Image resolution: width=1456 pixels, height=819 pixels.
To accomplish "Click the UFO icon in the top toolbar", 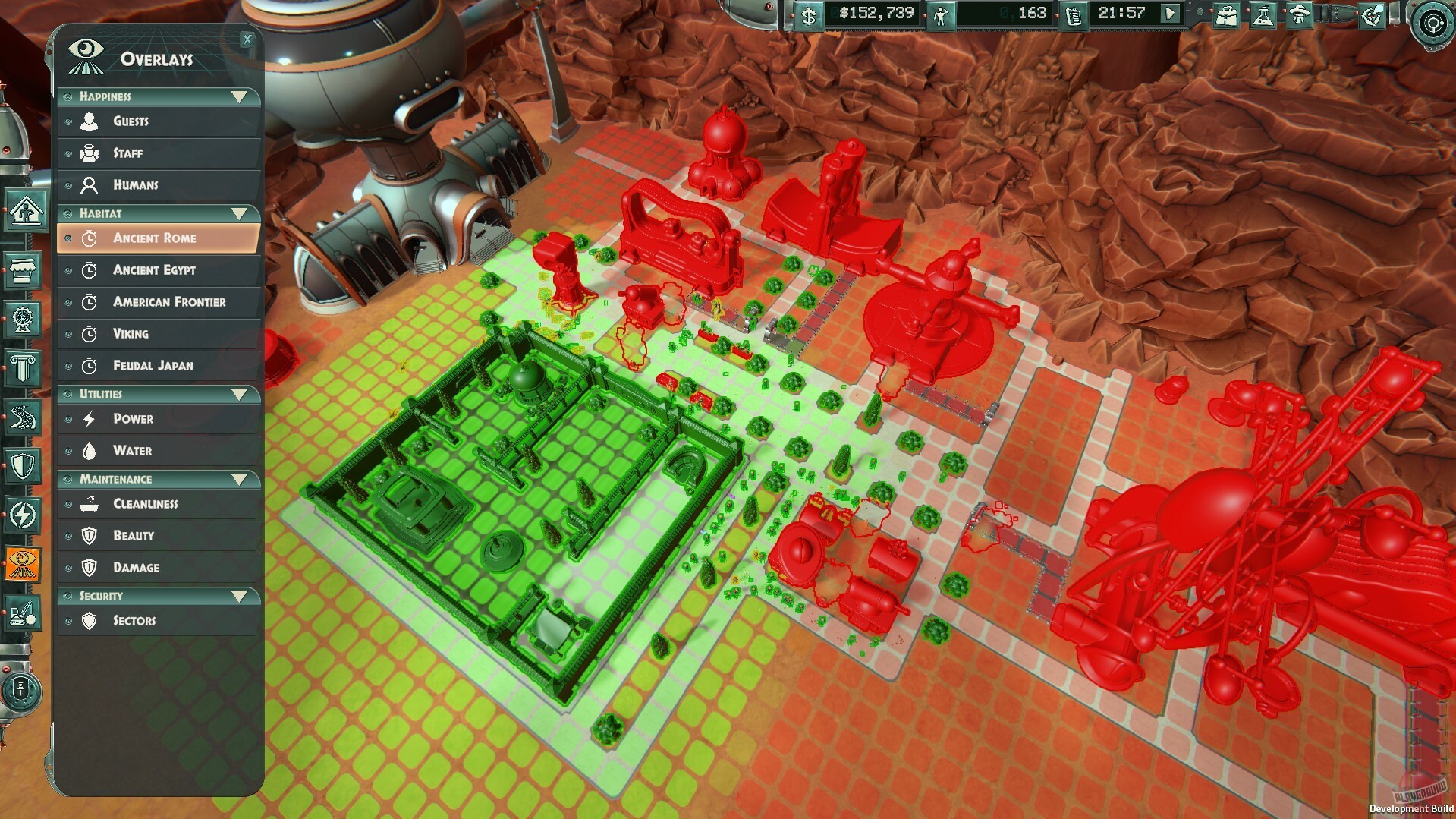I will coord(1300,15).
